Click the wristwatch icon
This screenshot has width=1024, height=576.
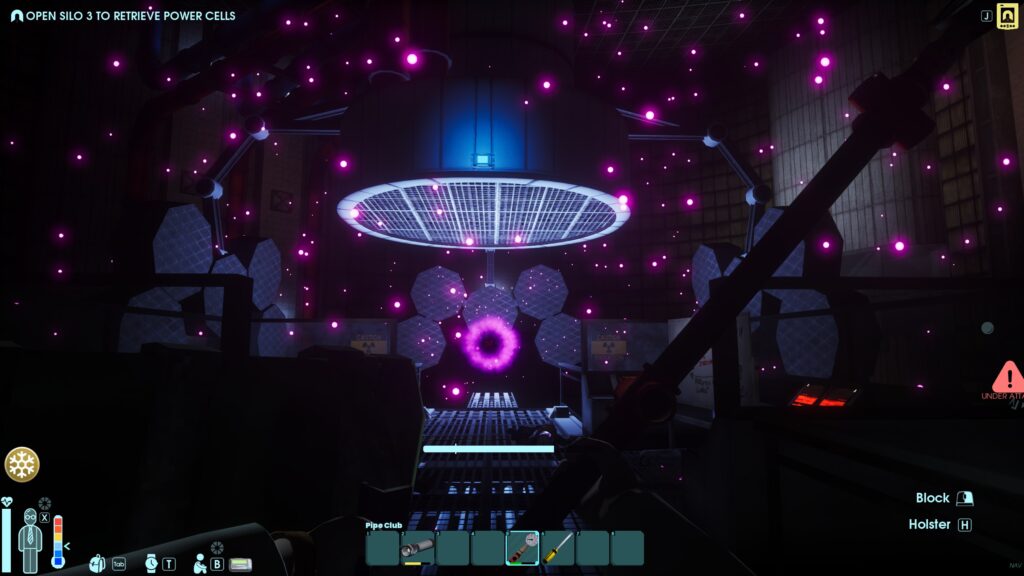pyautogui.click(x=151, y=564)
